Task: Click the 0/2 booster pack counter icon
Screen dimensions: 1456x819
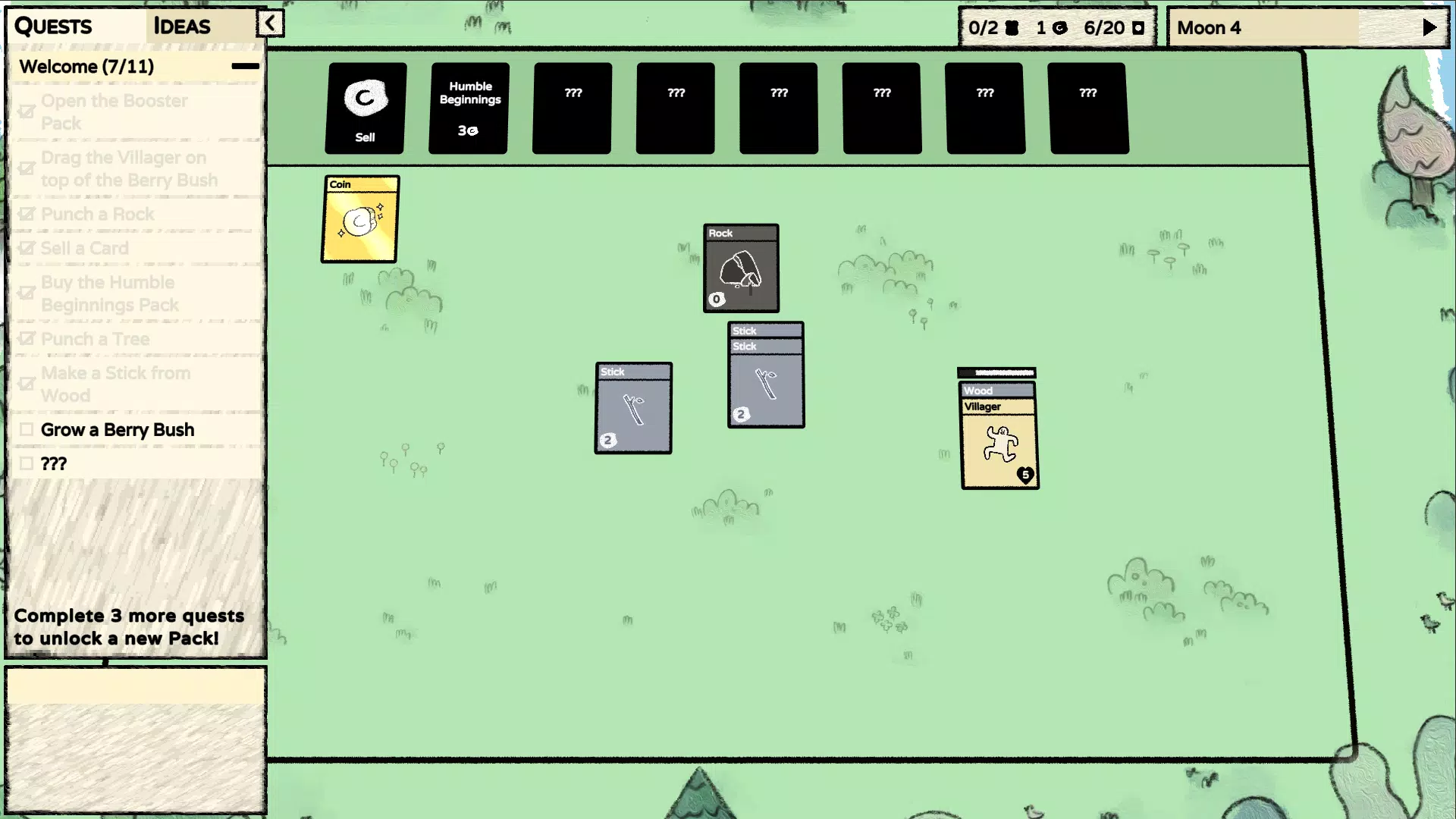Action: 1013,27
